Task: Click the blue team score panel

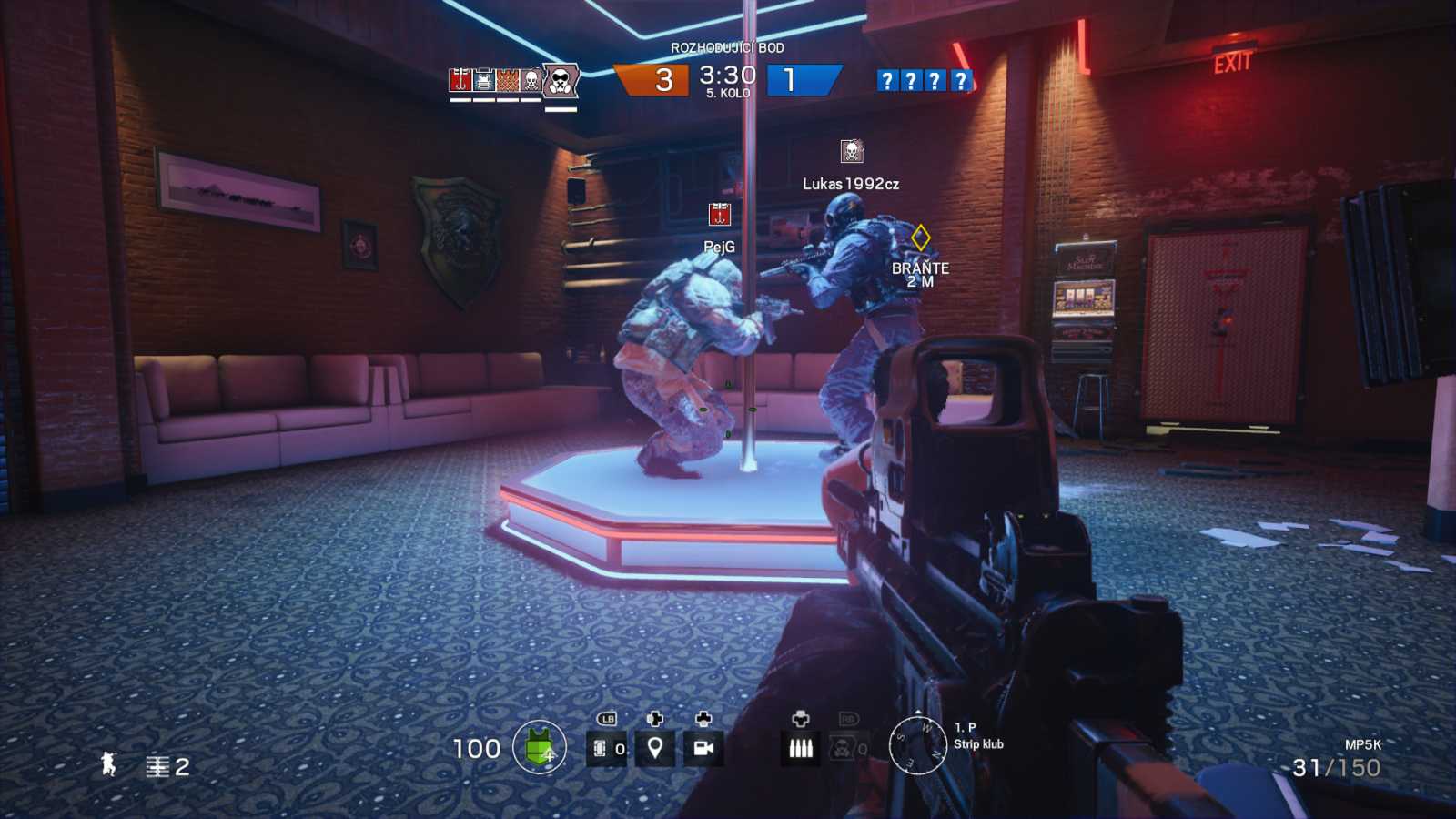Action: (x=798, y=80)
